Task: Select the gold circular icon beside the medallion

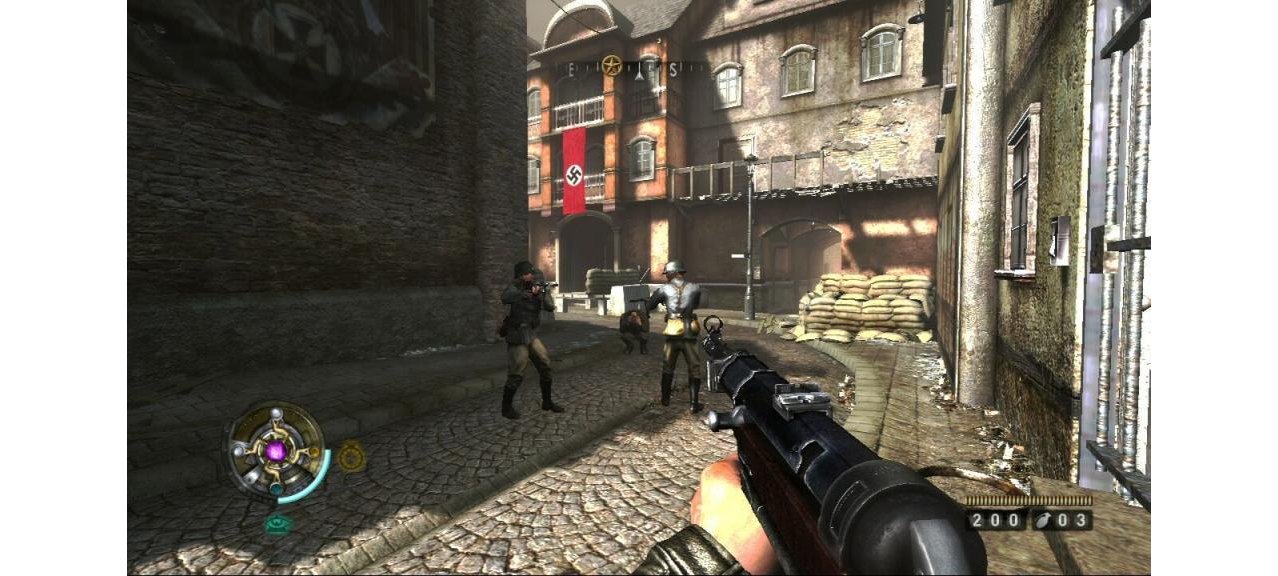Action: 350,457
